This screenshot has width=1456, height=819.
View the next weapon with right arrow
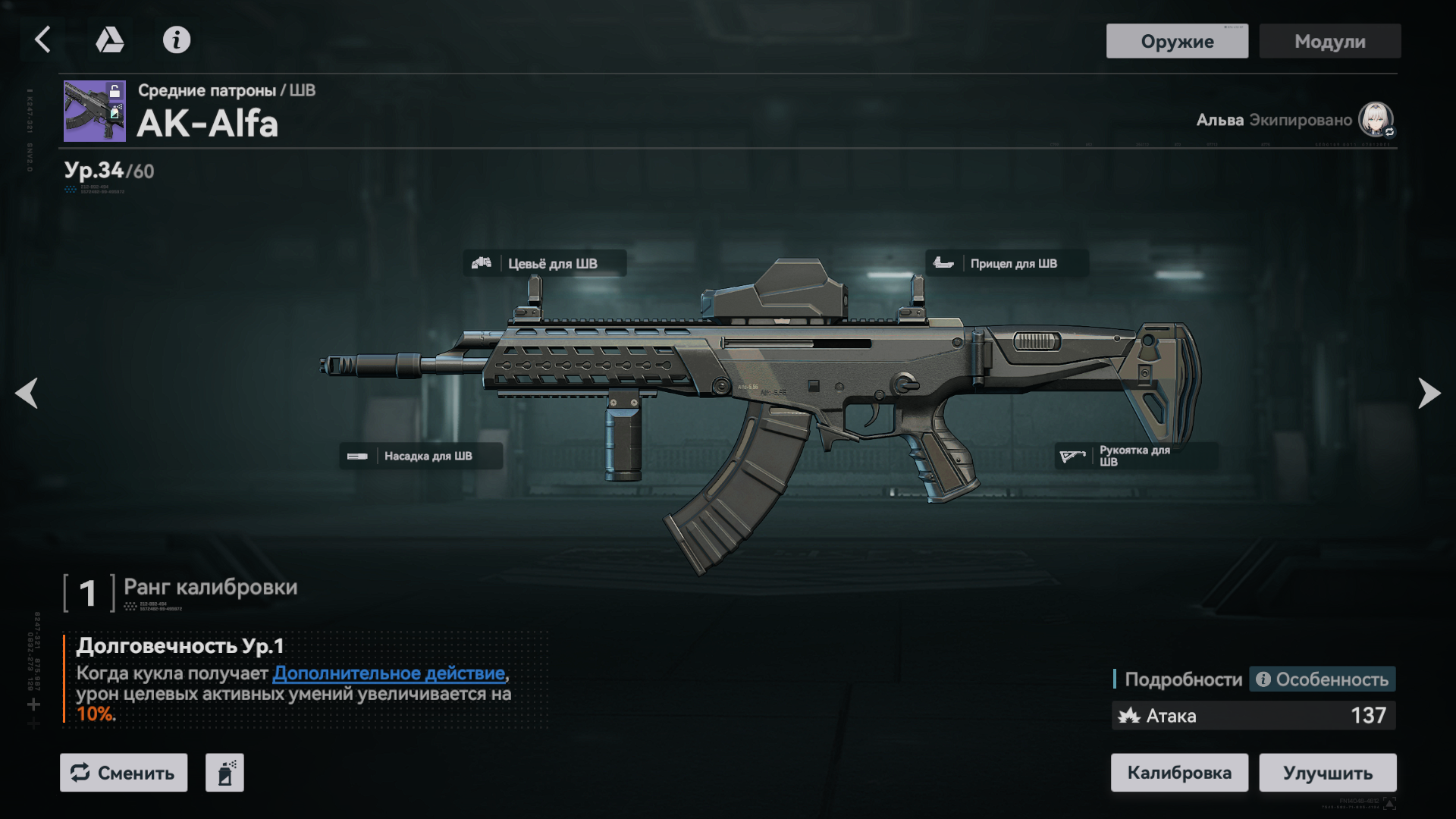pos(1429,393)
